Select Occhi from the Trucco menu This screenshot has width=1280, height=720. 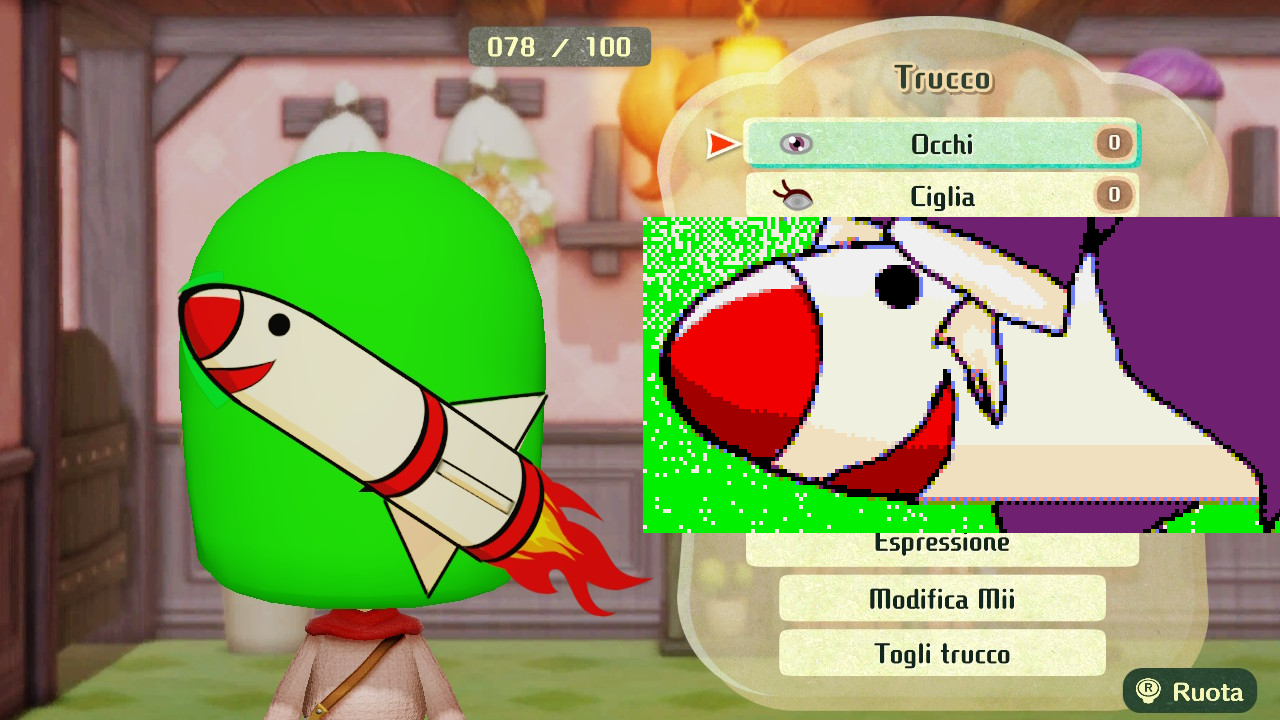coord(940,143)
